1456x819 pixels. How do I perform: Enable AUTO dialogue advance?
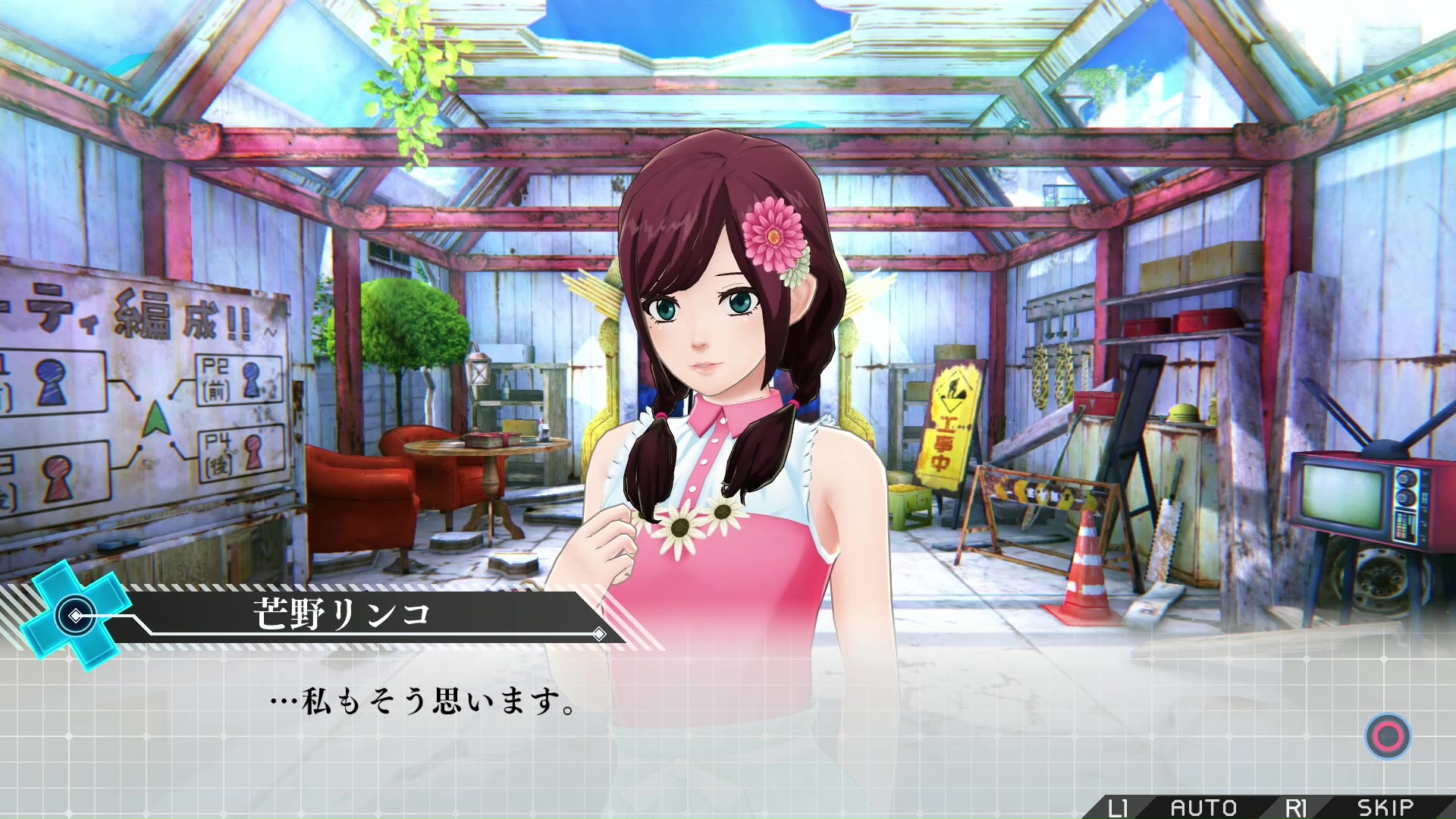[x=1203, y=808]
